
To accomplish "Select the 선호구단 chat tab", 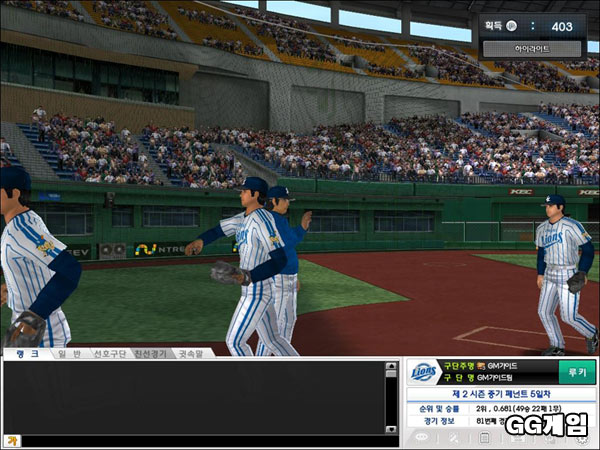I will (109, 353).
